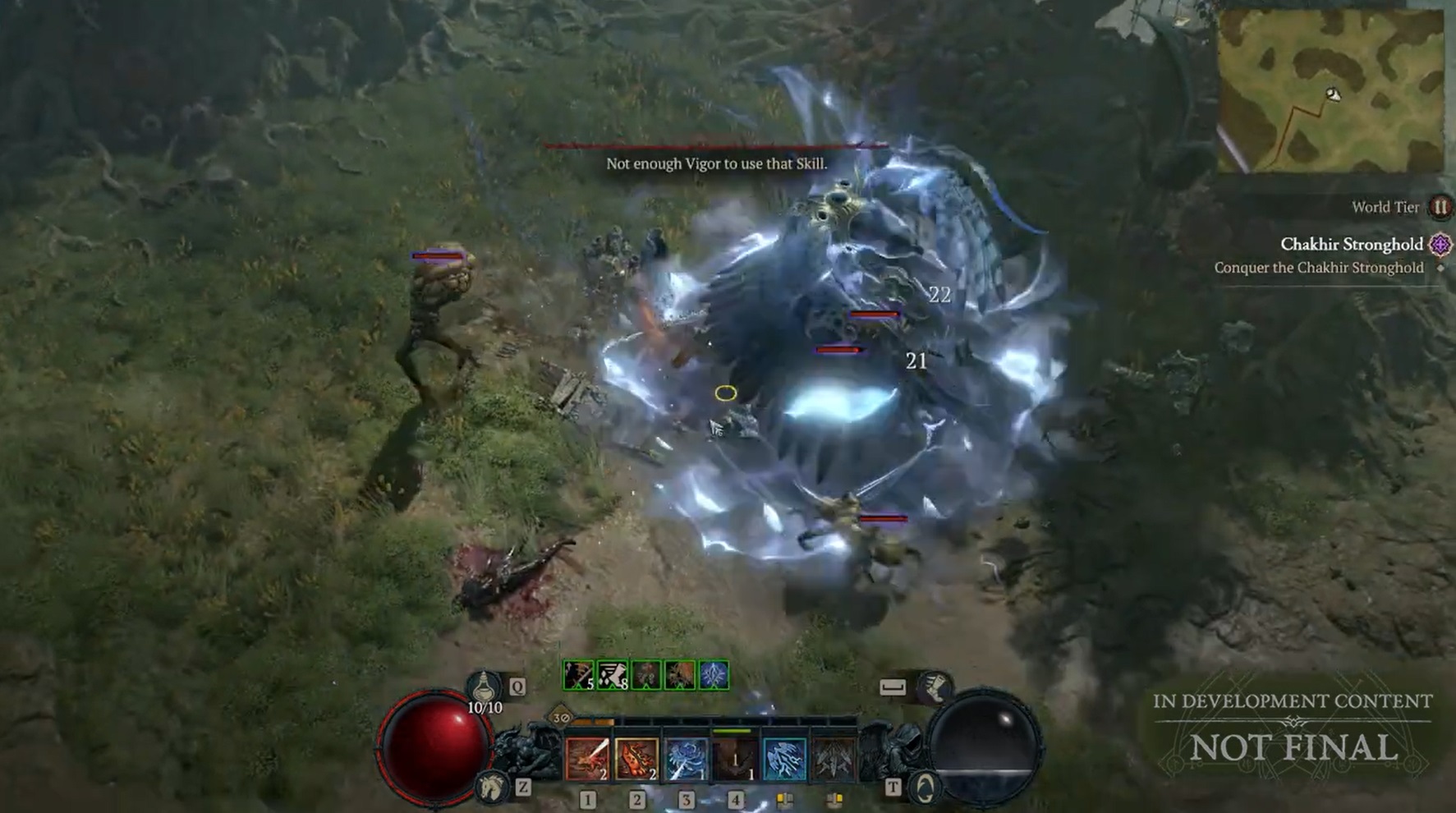Open the town portal swirl icon

pyautogui.click(x=926, y=788)
